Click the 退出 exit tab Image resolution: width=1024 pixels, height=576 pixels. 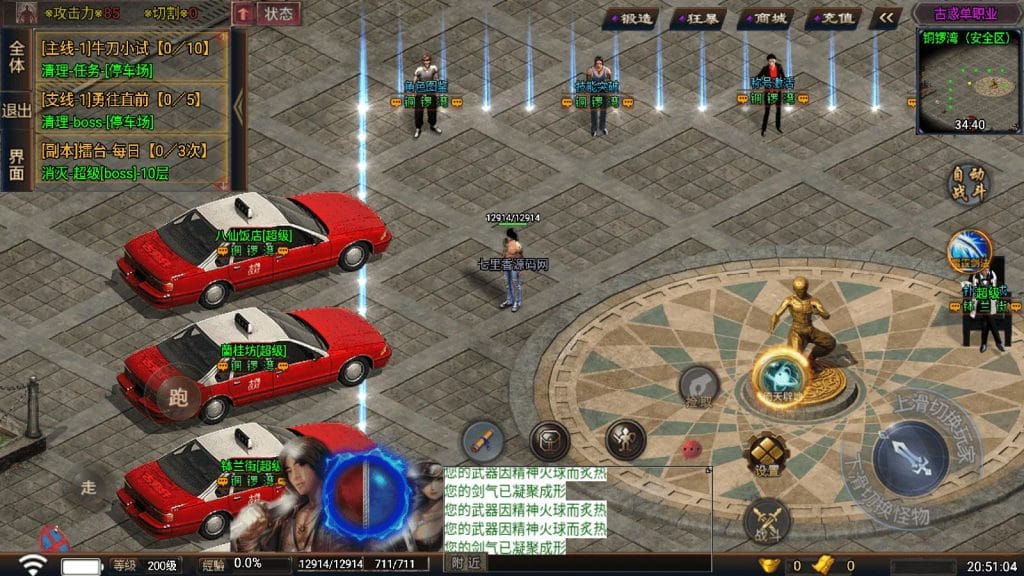[17, 110]
